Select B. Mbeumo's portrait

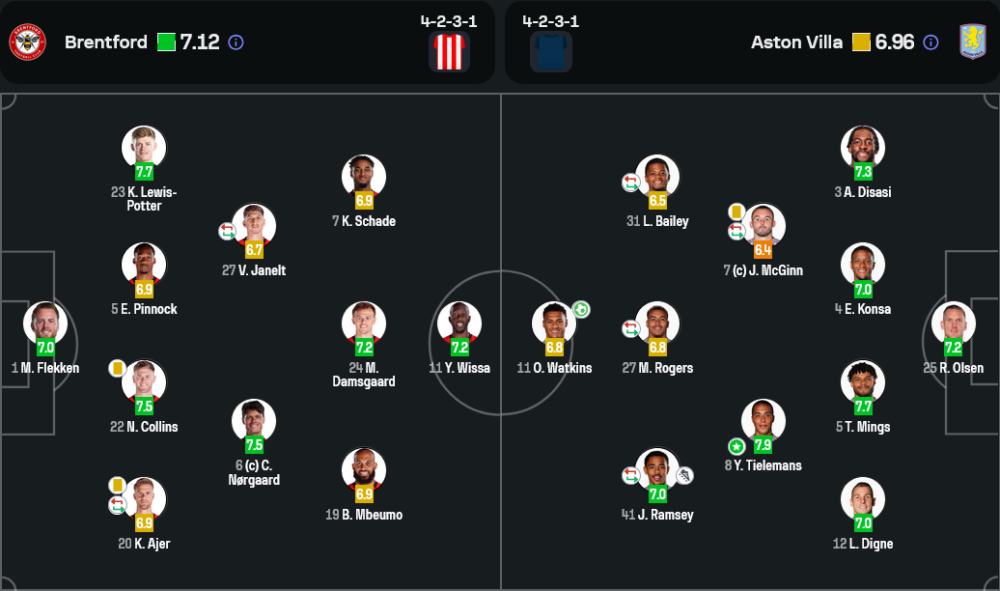click(364, 471)
